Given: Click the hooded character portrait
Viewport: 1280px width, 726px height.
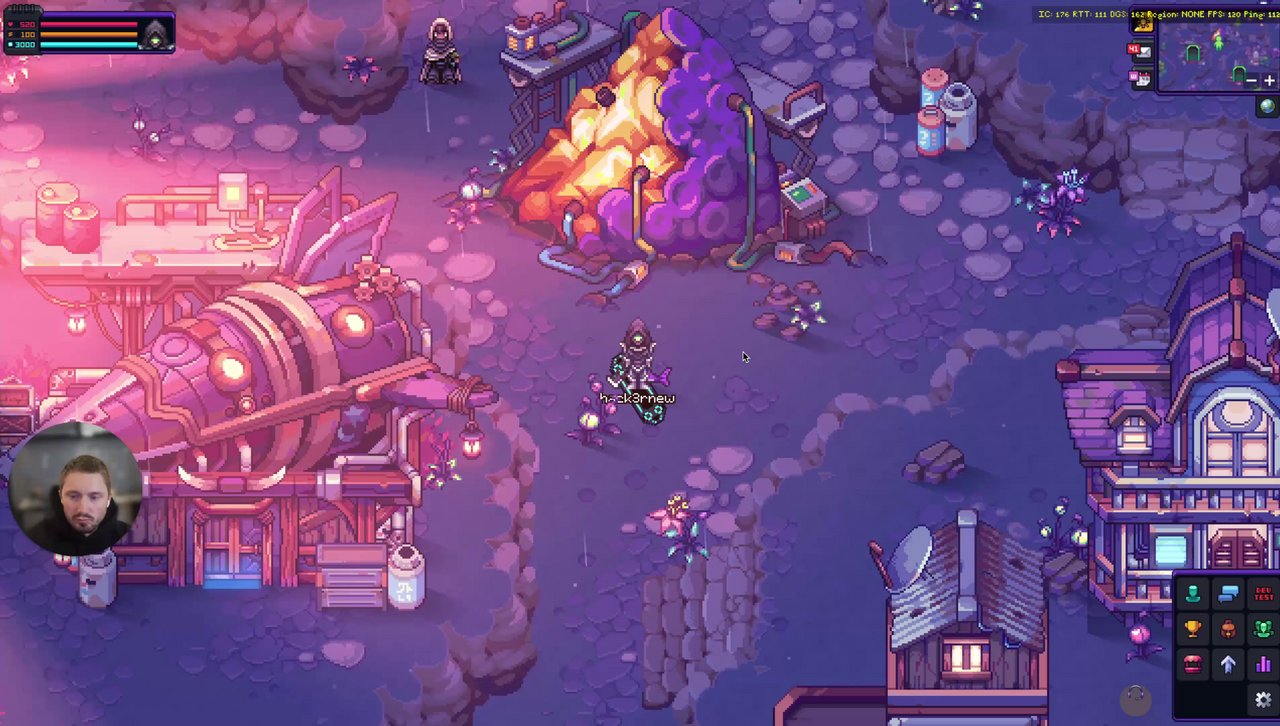Looking at the screenshot, I should [x=155, y=33].
